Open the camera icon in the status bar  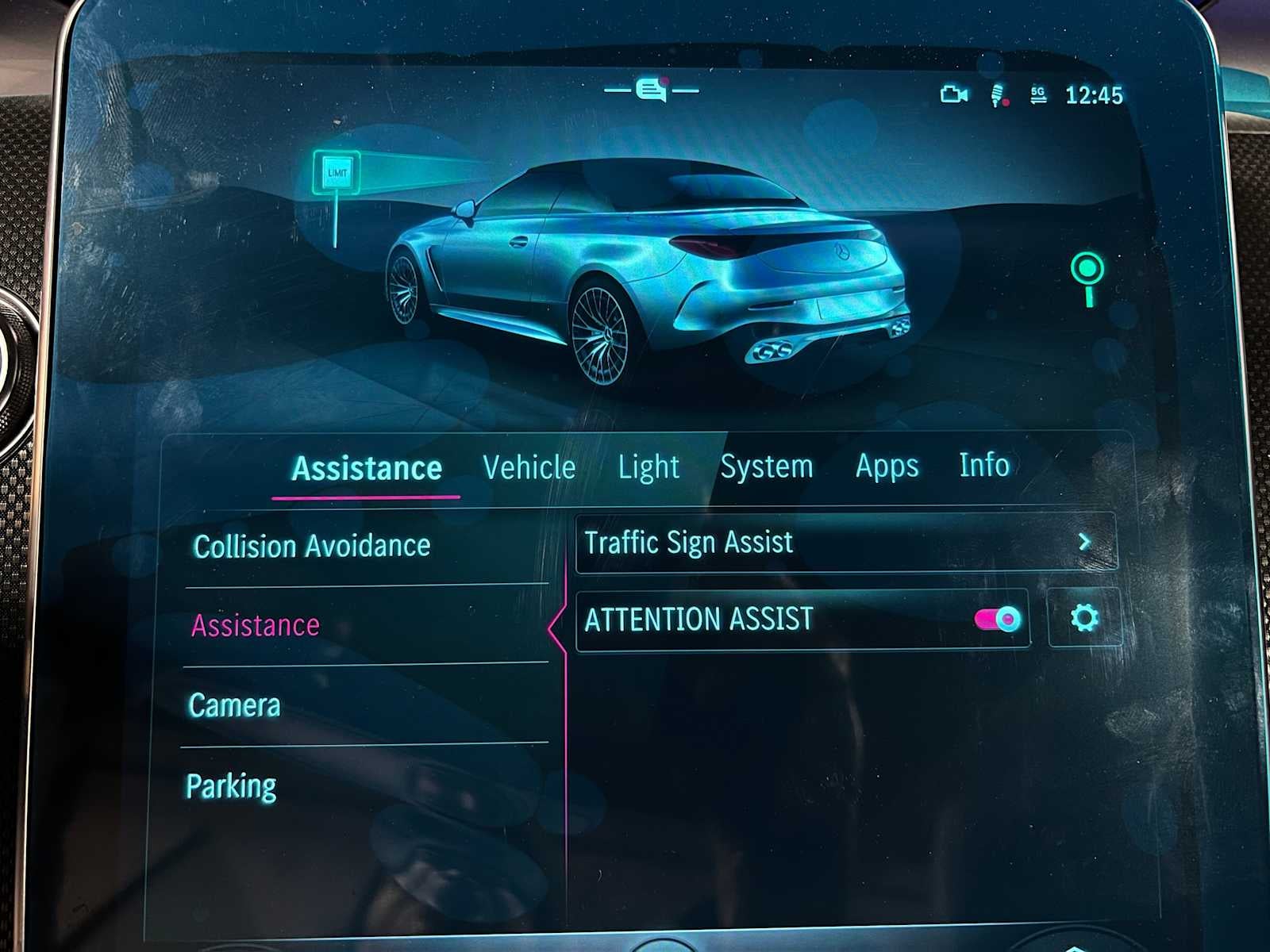point(956,94)
